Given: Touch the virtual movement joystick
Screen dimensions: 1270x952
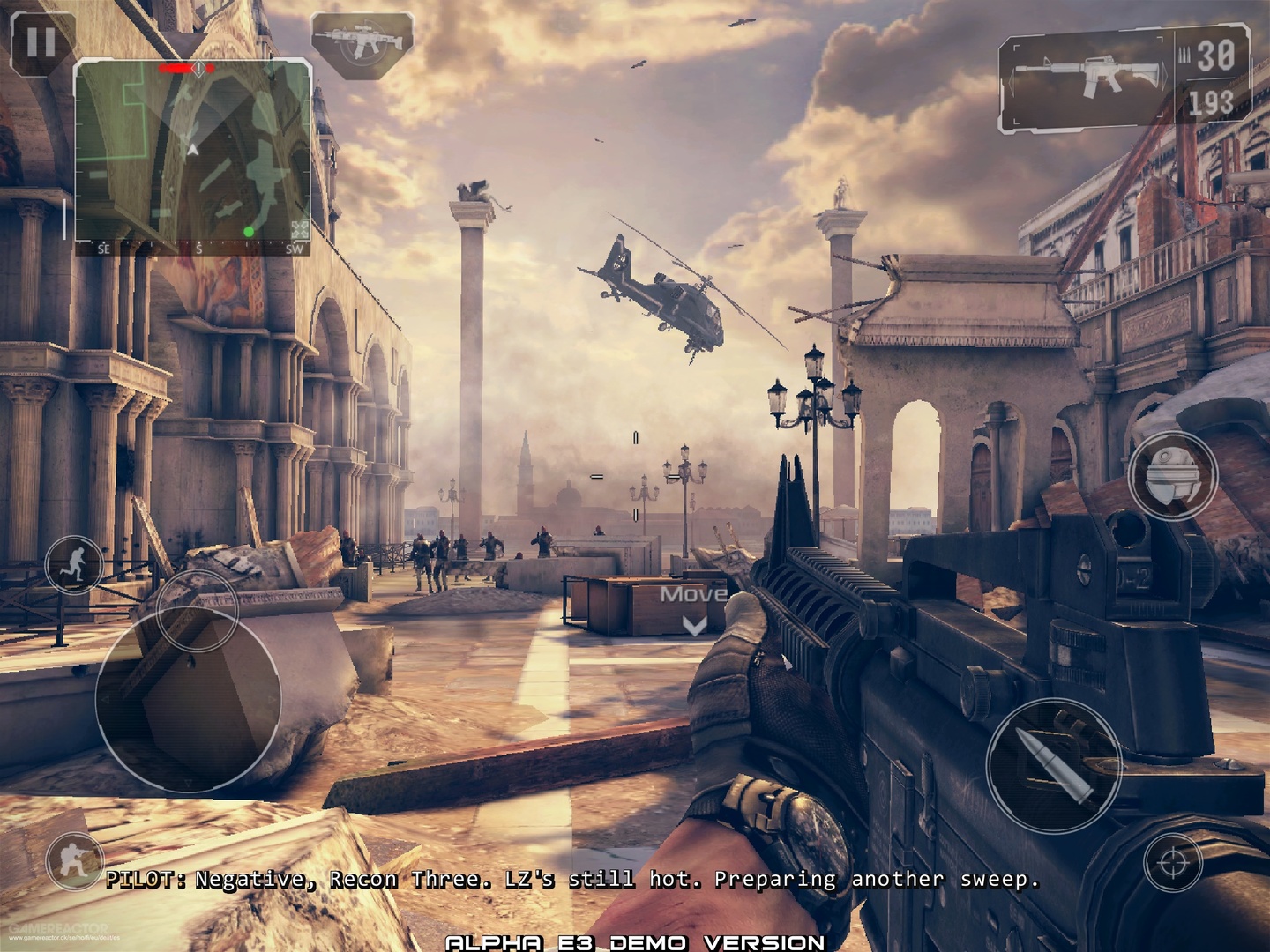Looking at the screenshot, I should (188, 699).
